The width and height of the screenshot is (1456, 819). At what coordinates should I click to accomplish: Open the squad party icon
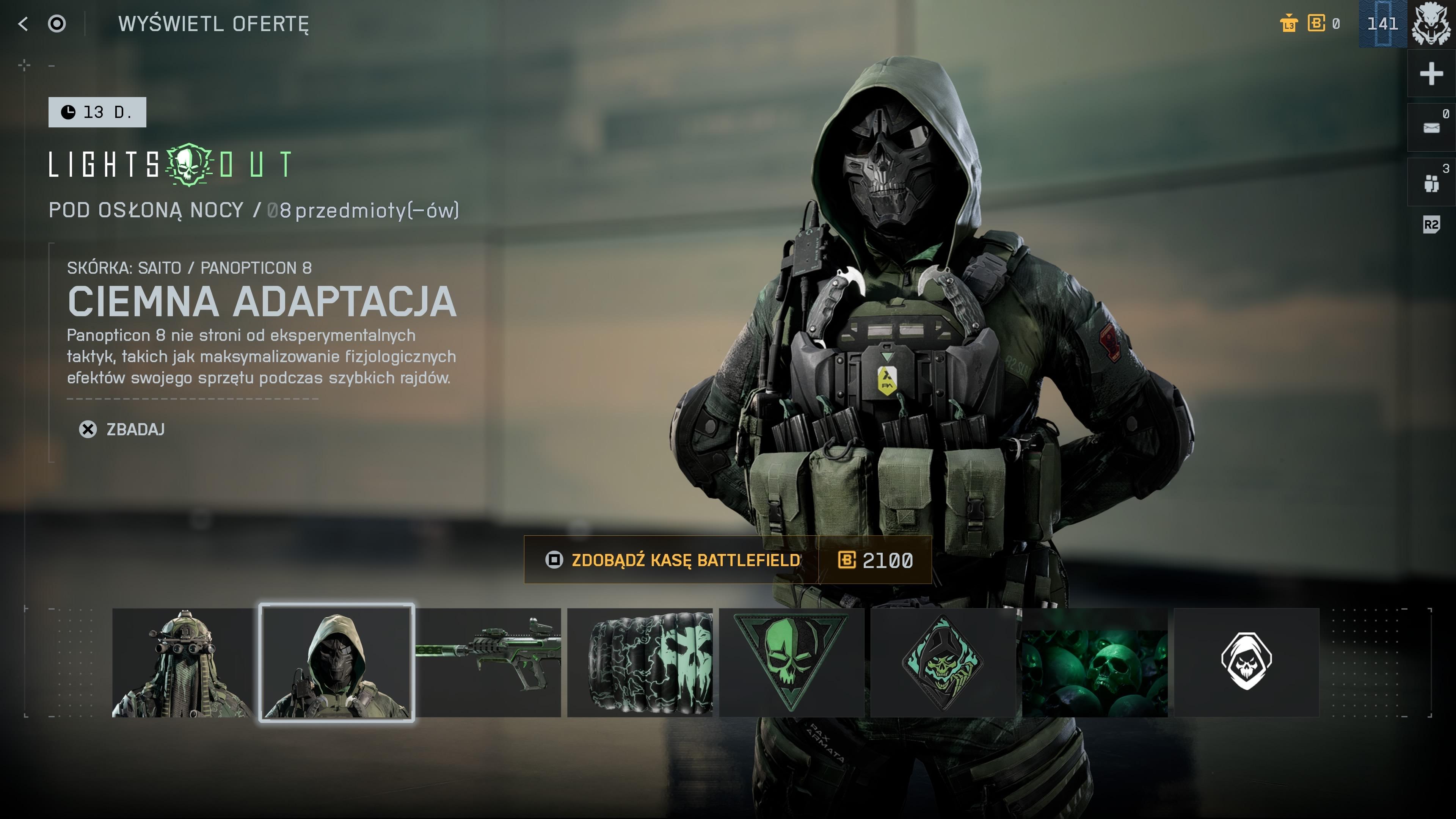click(x=1431, y=182)
